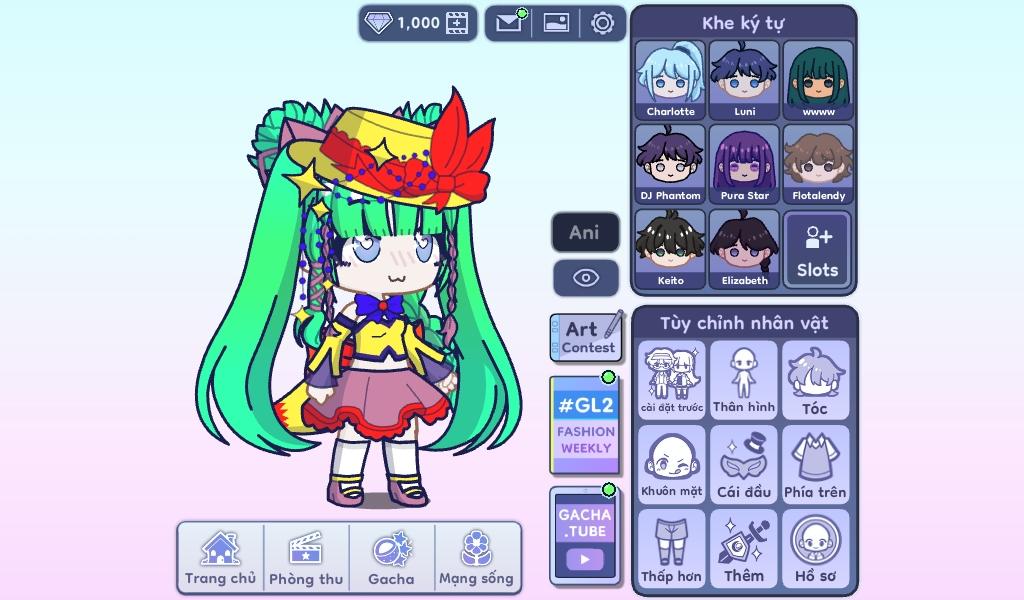Select the Charlotte character slot
Viewport: 1024px width, 600px height.
pyautogui.click(x=670, y=80)
